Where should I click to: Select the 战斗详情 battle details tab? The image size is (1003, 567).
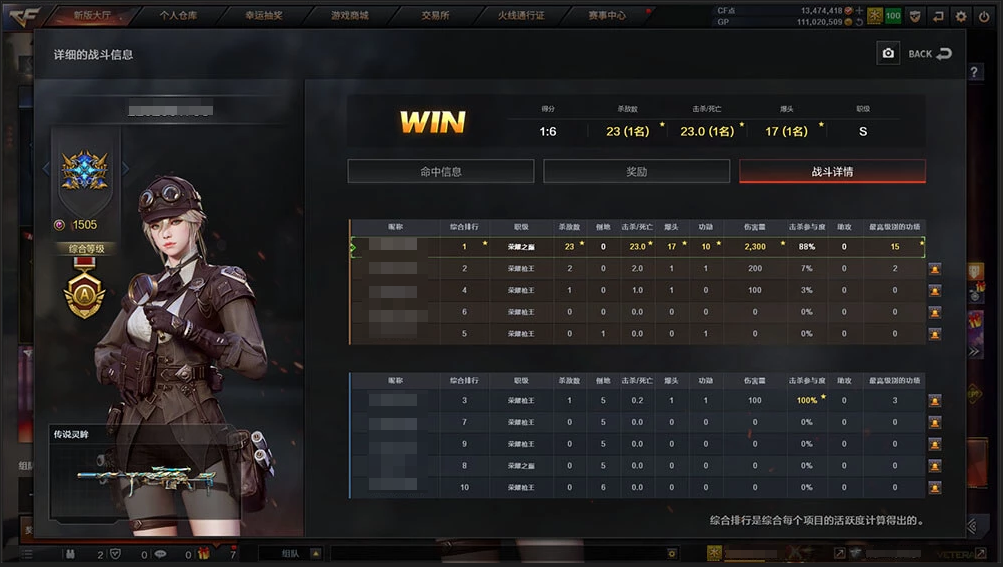tap(832, 171)
